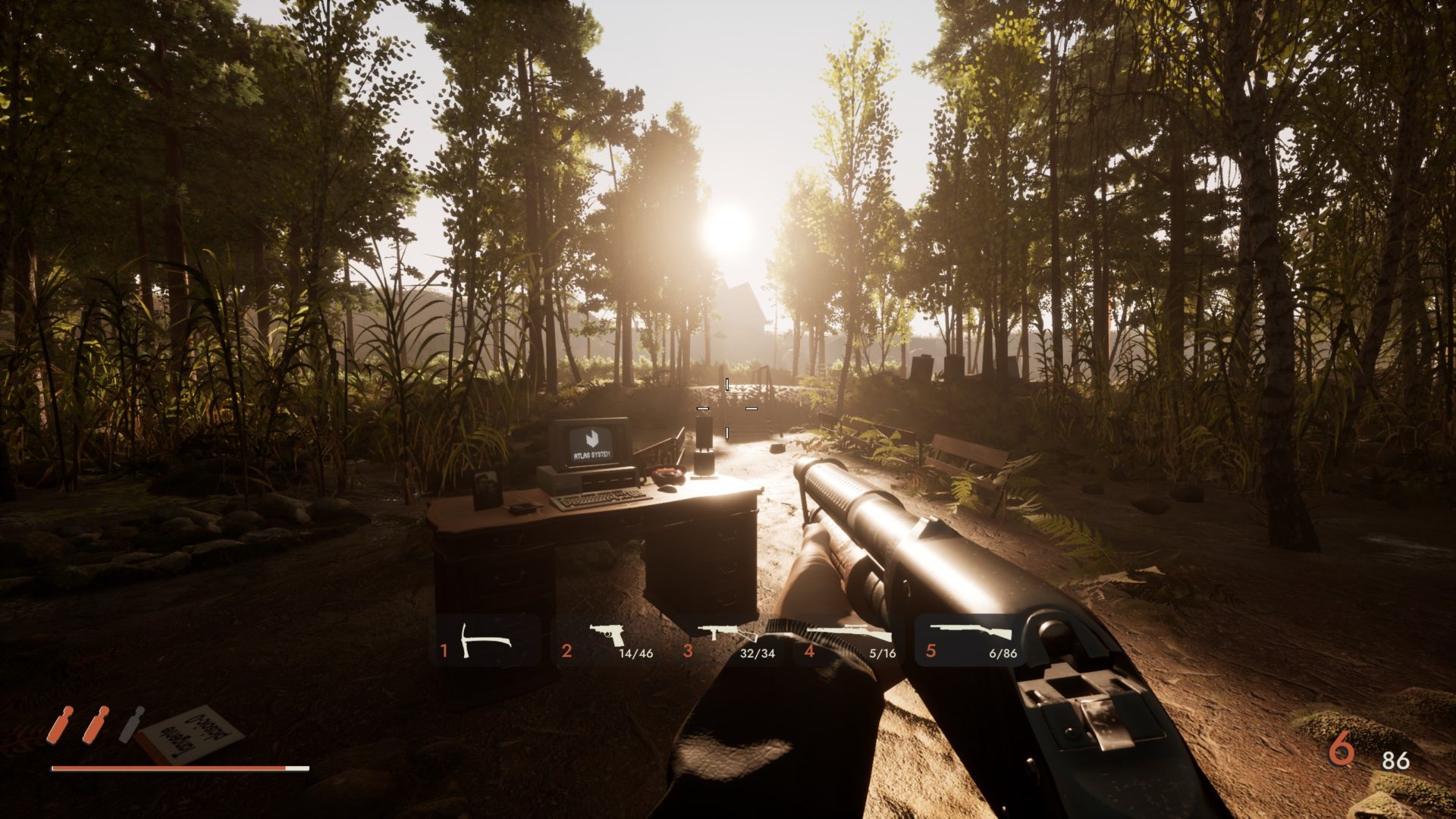This screenshot has height=819, width=1456.
Task: Click the greyed-out empty syringe icon
Action: pos(131,724)
